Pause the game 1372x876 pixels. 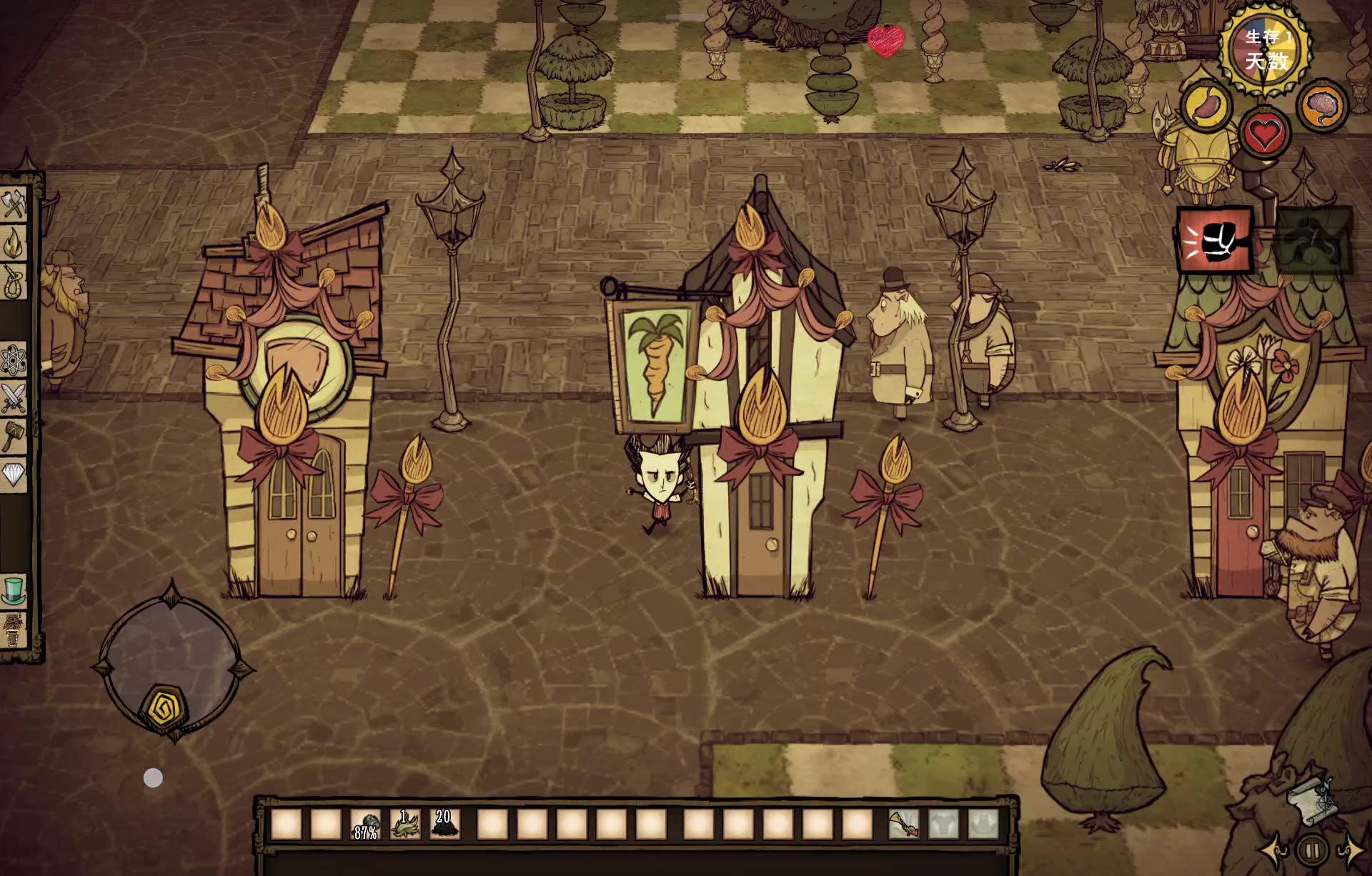point(1312,851)
